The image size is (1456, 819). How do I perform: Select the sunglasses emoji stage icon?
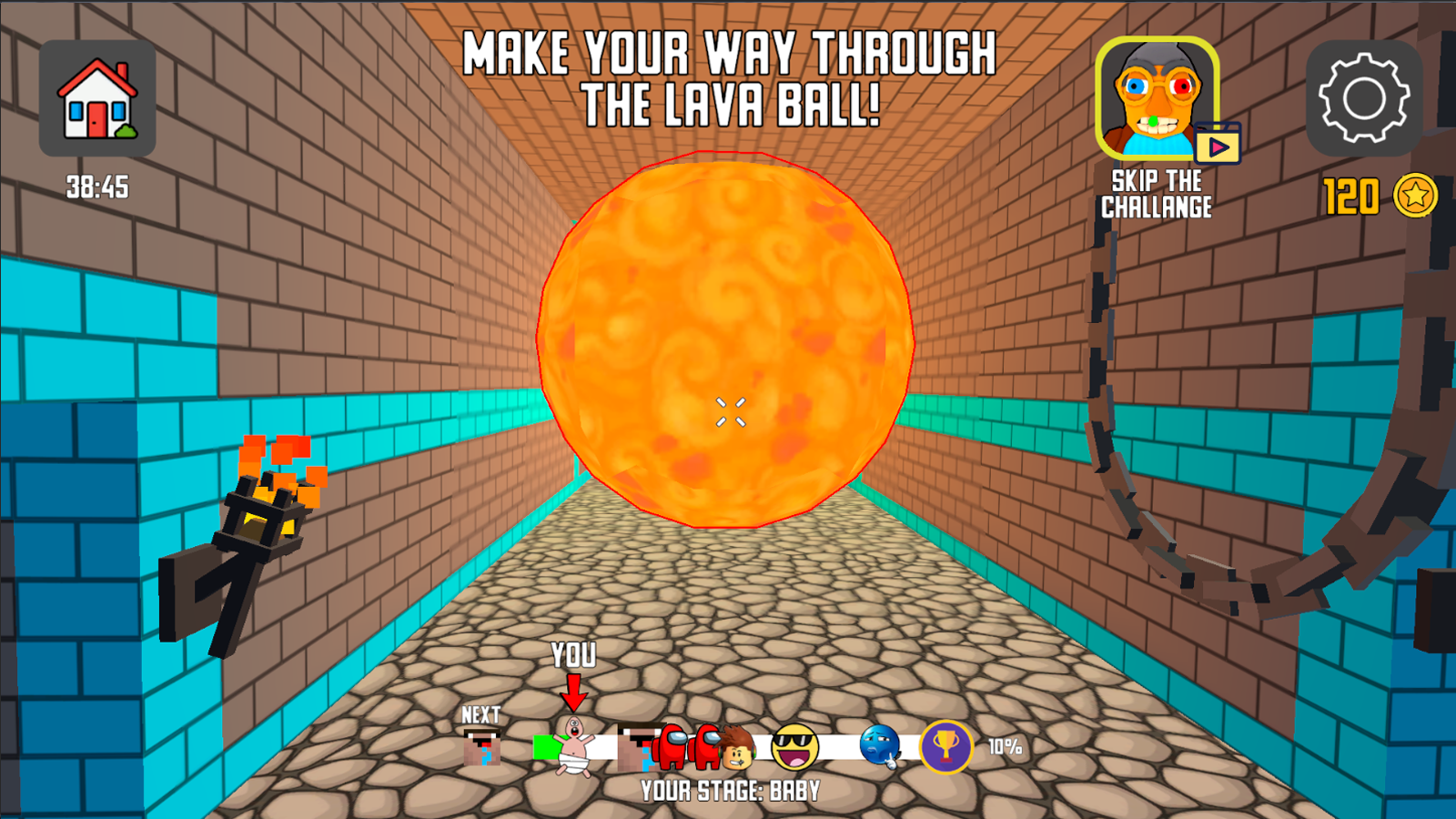point(794,746)
